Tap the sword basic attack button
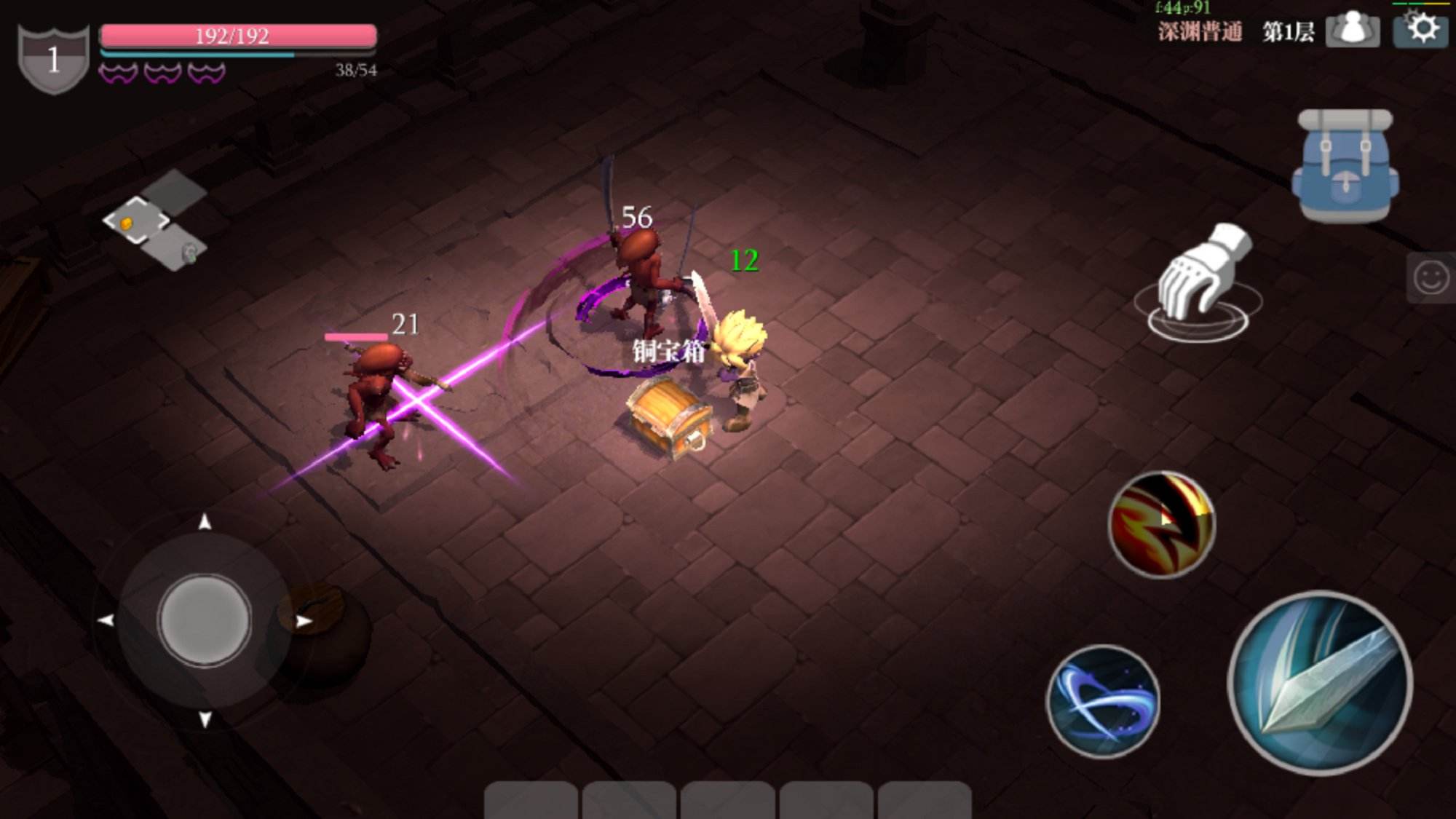 pyautogui.click(x=1321, y=682)
